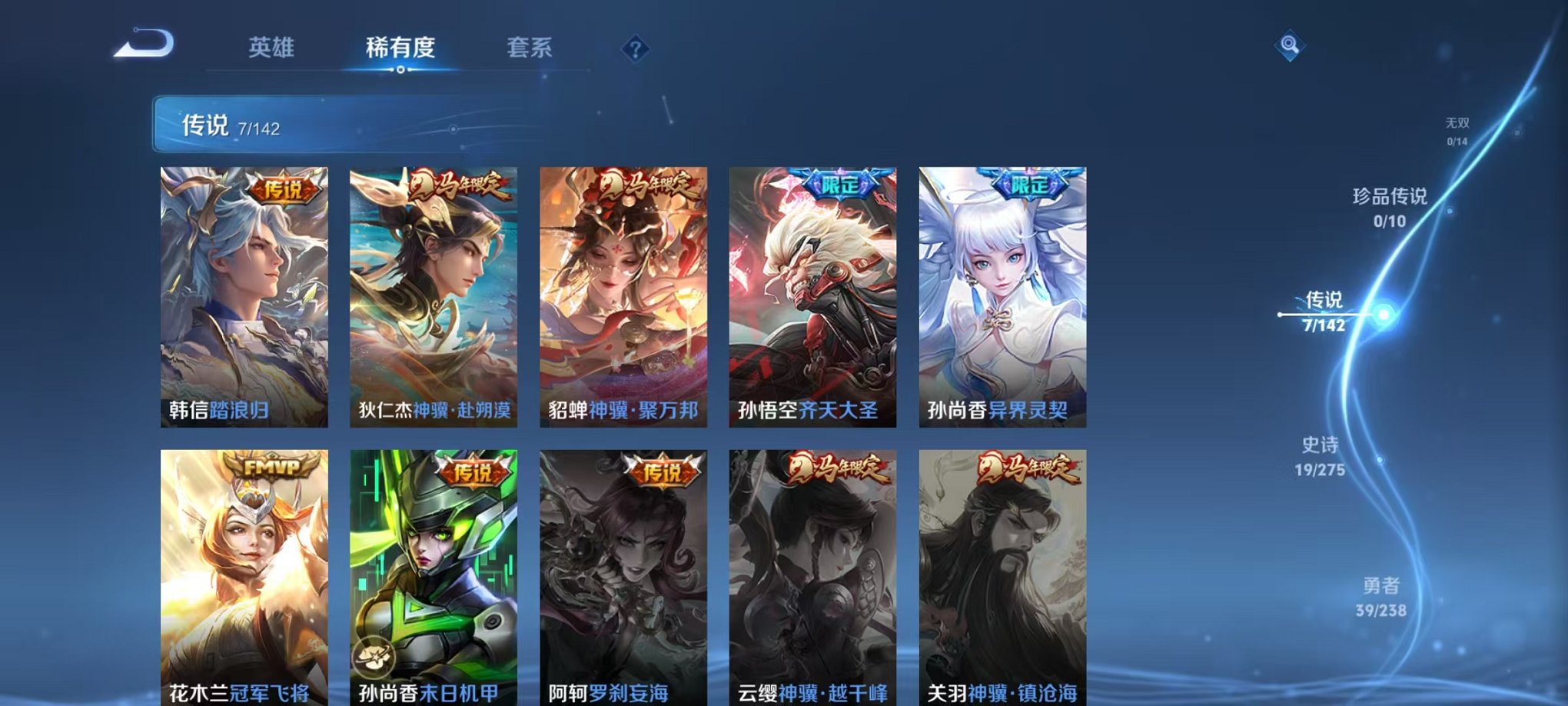Select the 孙悟空齐天大圣 skin
The height and width of the screenshot is (706, 1568).
812,292
